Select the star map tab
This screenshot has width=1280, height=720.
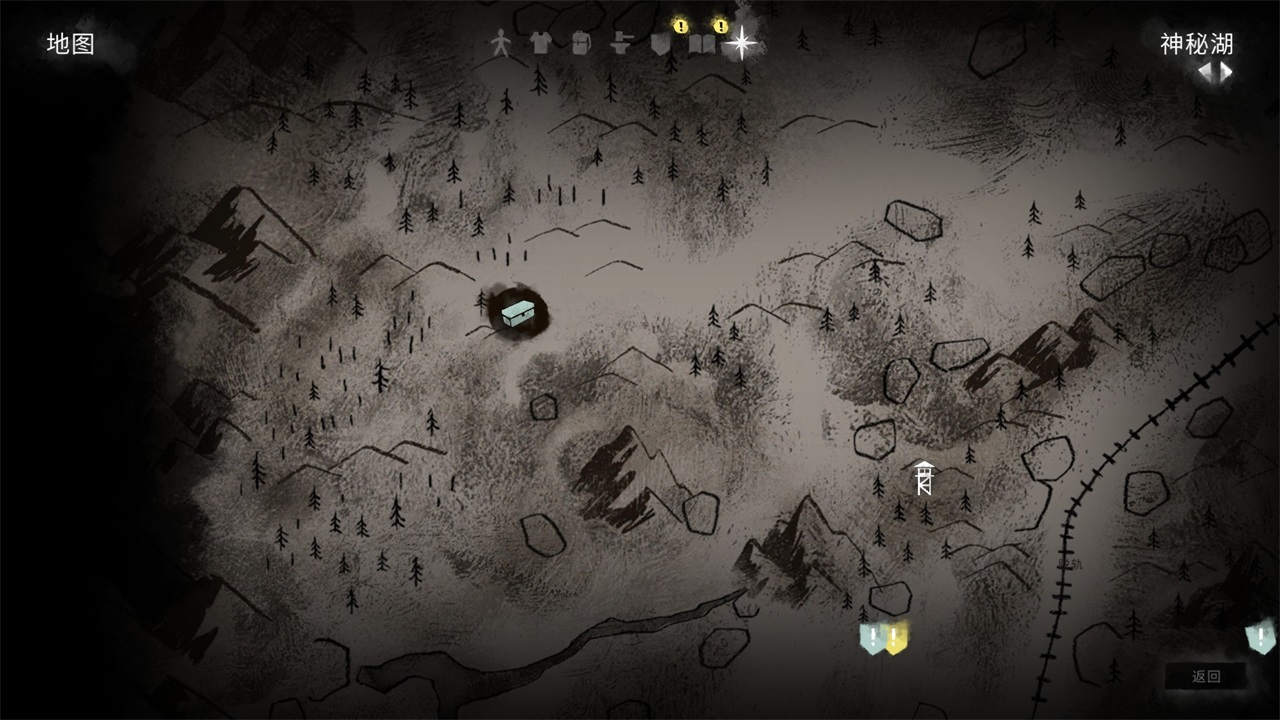click(741, 43)
